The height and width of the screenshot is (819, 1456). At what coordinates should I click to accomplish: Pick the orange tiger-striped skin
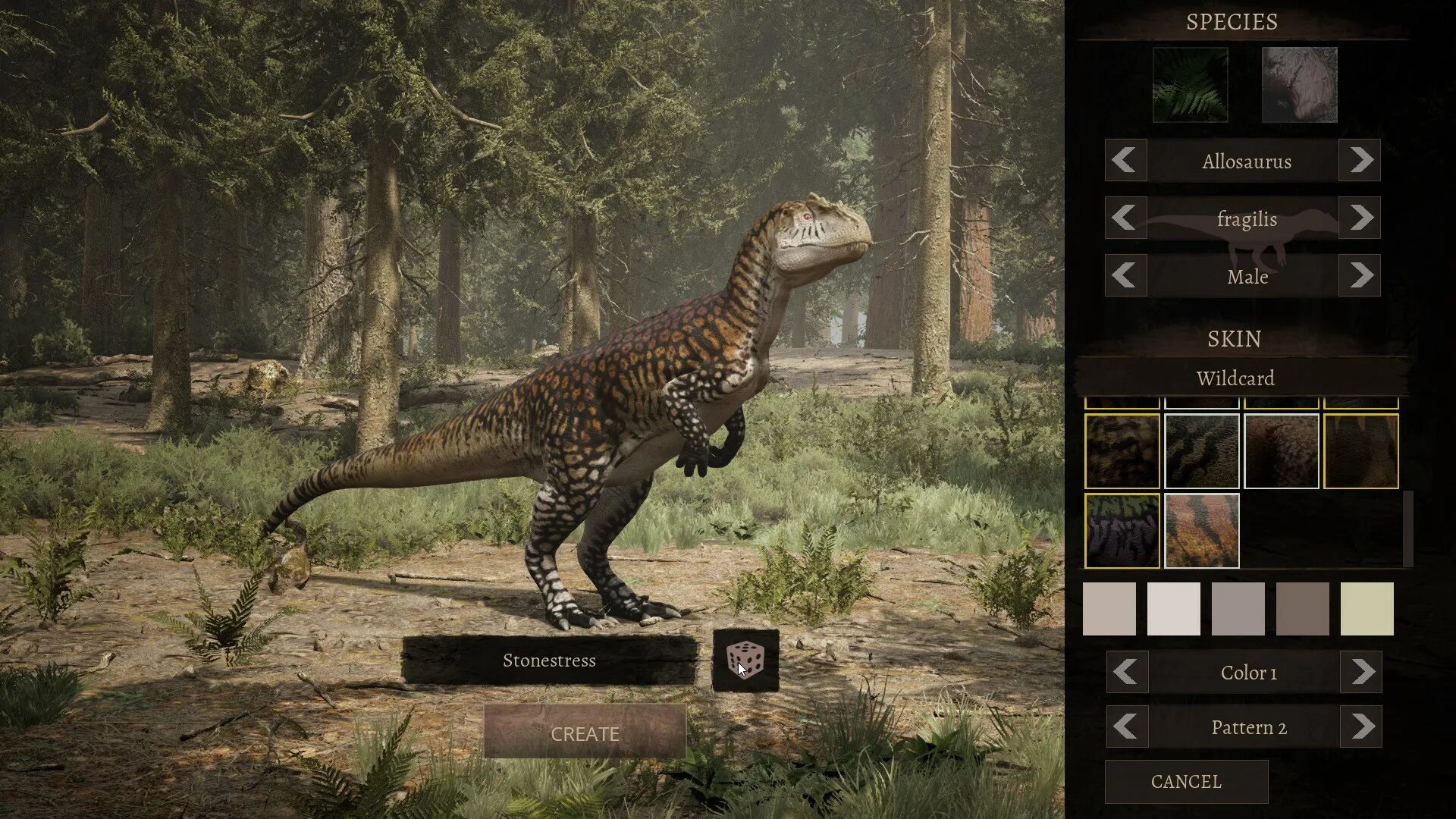1201,530
